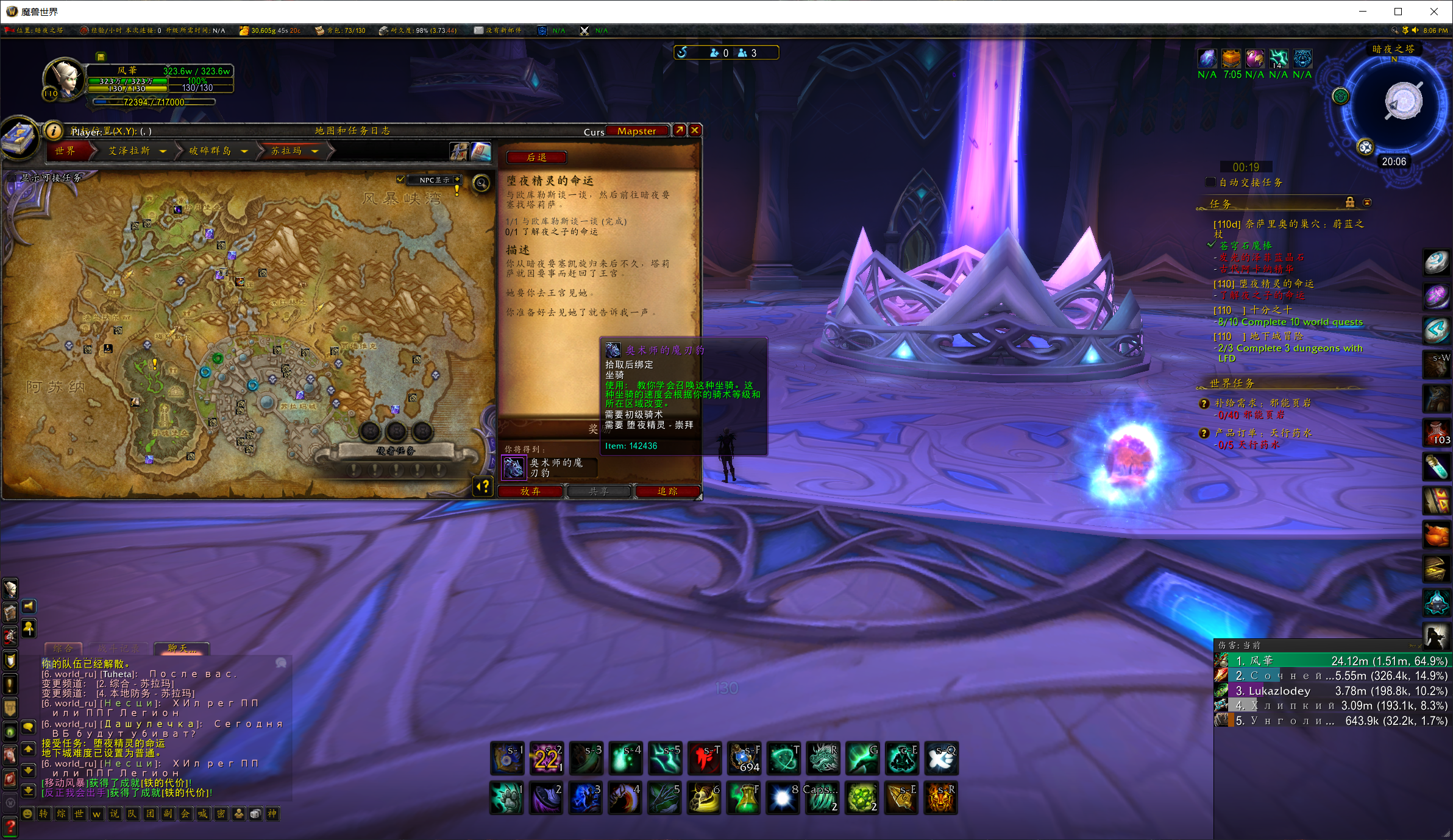Switch to the 综合 chat tab
This screenshot has height=840, width=1453.
(x=63, y=648)
